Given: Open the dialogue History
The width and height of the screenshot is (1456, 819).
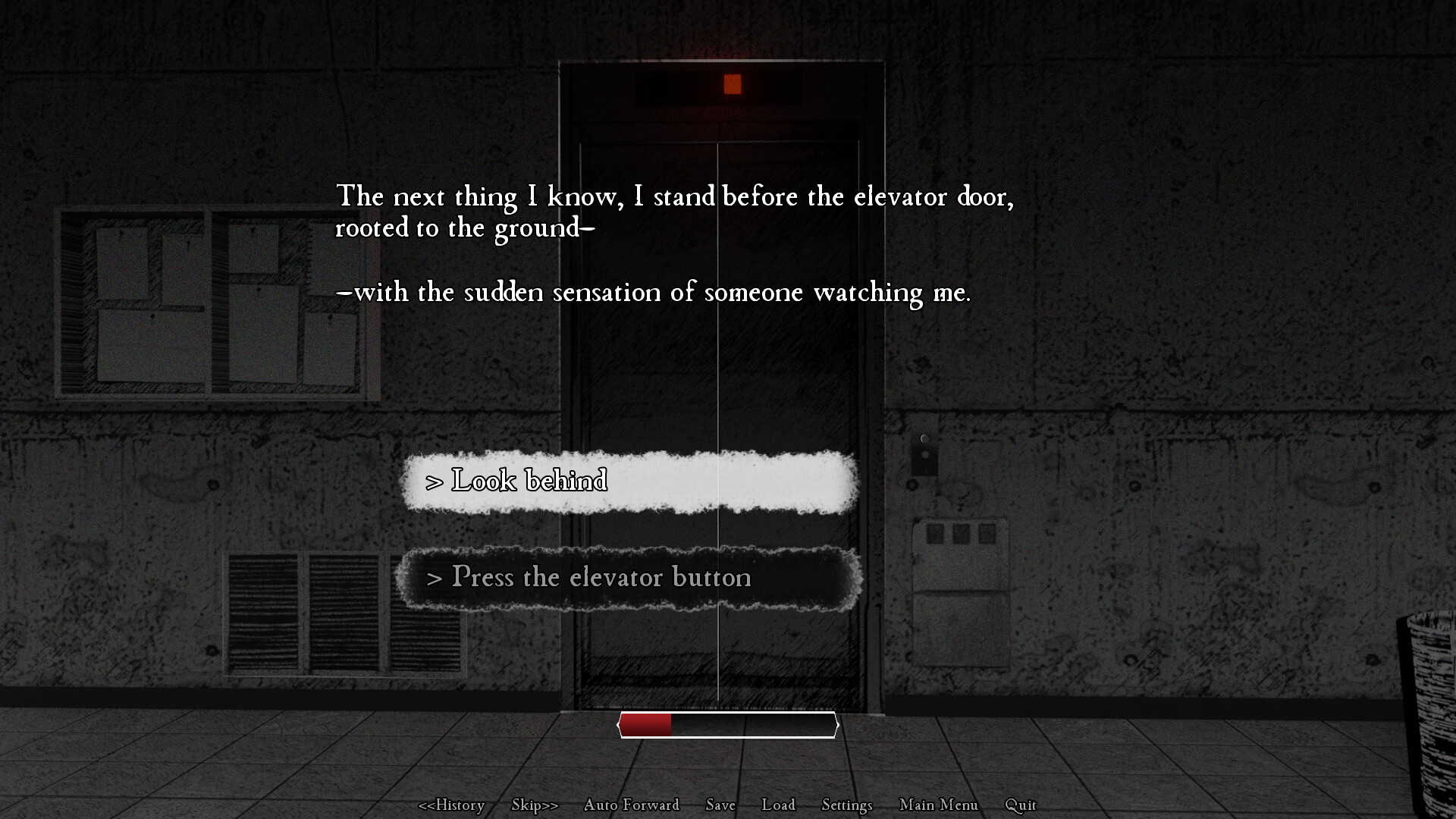Looking at the screenshot, I should click(x=453, y=805).
